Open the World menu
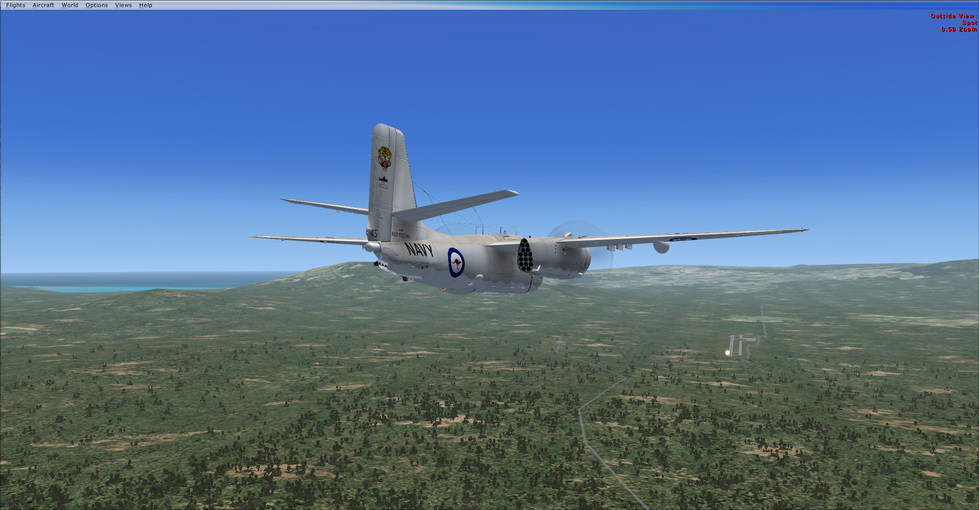This screenshot has height=510, width=979. pyautogui.click(x=70, y=5)
